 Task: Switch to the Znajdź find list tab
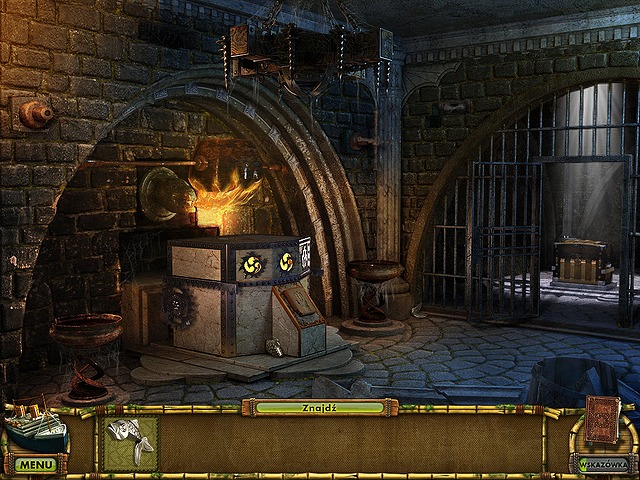318,407
